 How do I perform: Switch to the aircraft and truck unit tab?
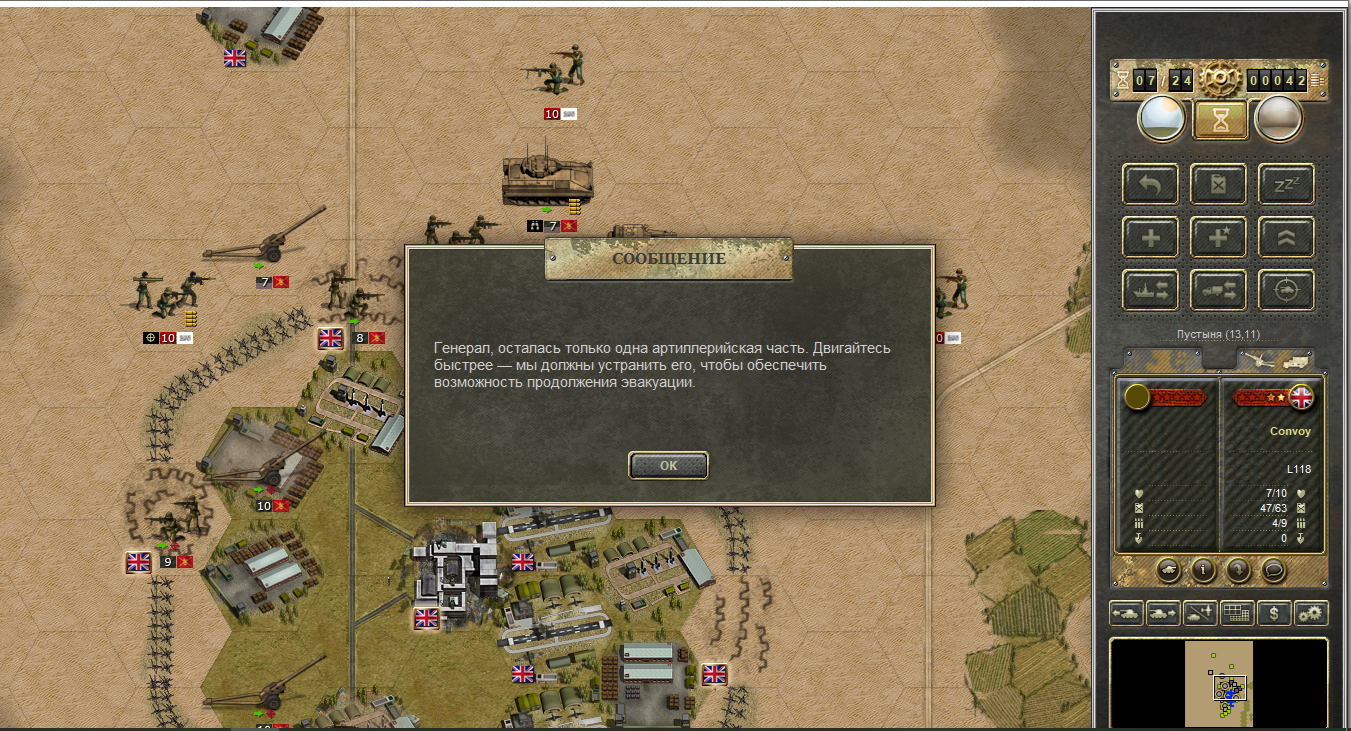click(x=1275, y=359)
